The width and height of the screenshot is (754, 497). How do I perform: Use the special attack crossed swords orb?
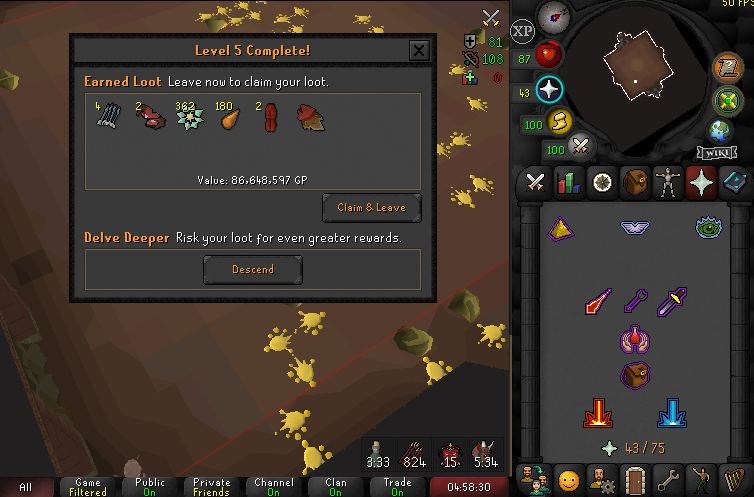(x=579, y=148)
